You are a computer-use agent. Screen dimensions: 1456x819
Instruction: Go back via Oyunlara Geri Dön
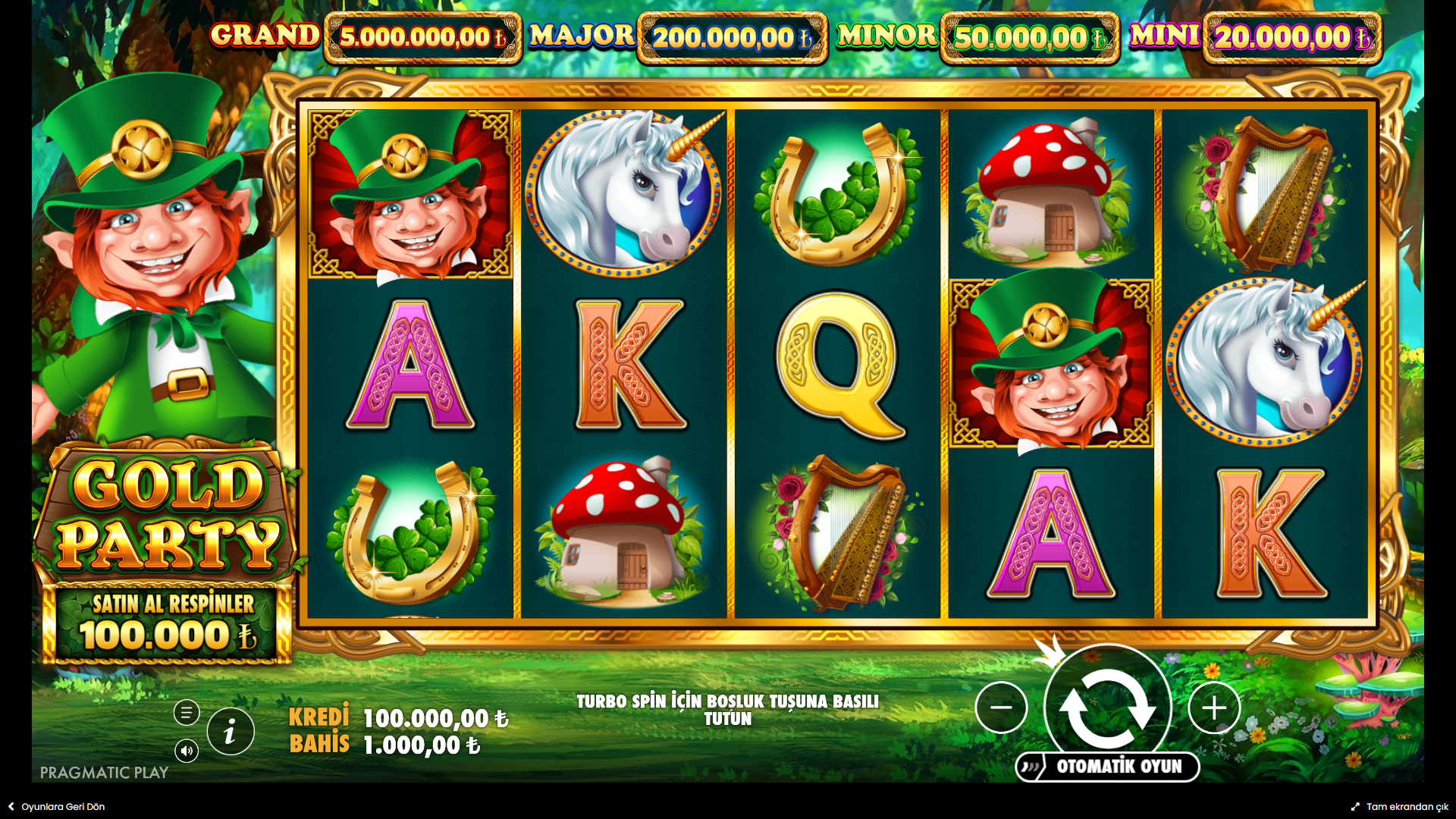57,807
